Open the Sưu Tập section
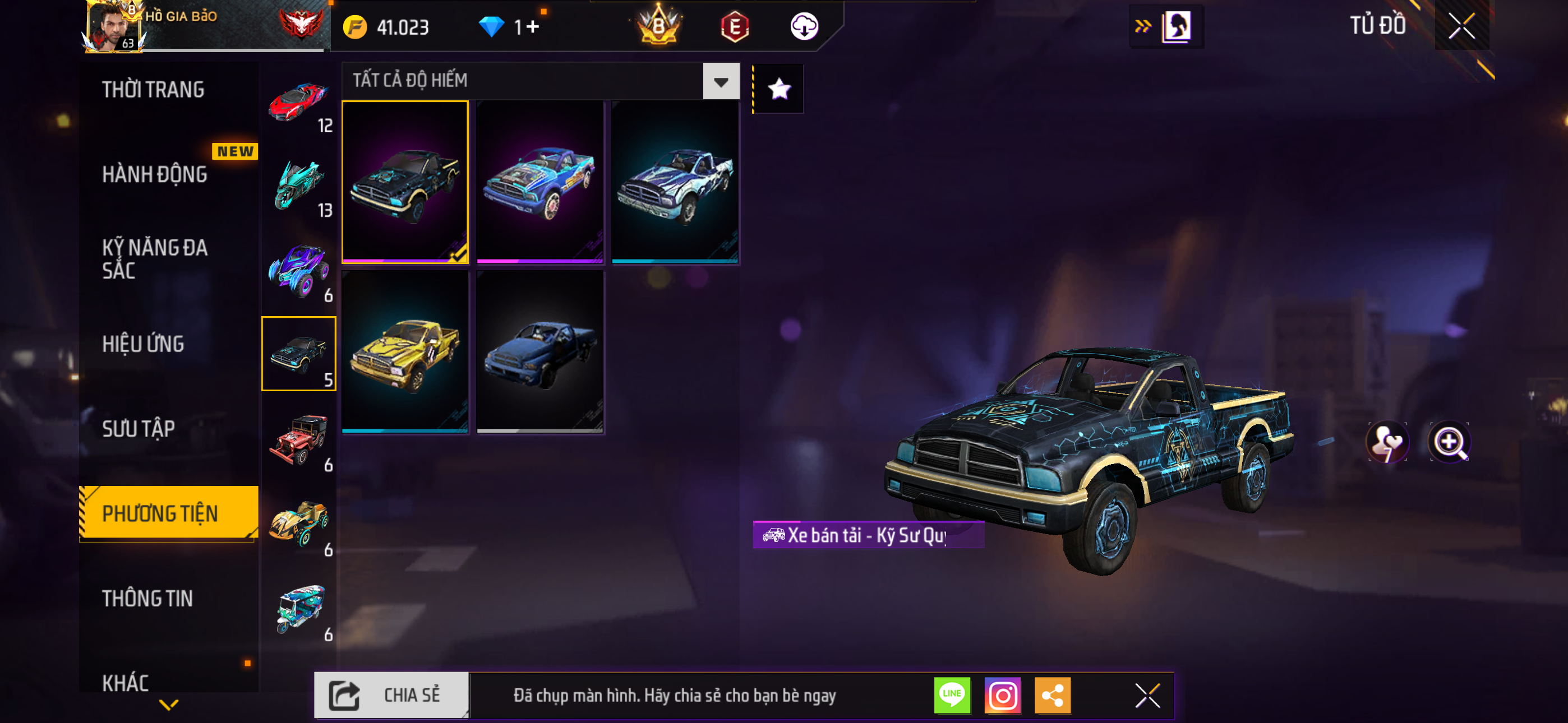 (x=139, y=429)
